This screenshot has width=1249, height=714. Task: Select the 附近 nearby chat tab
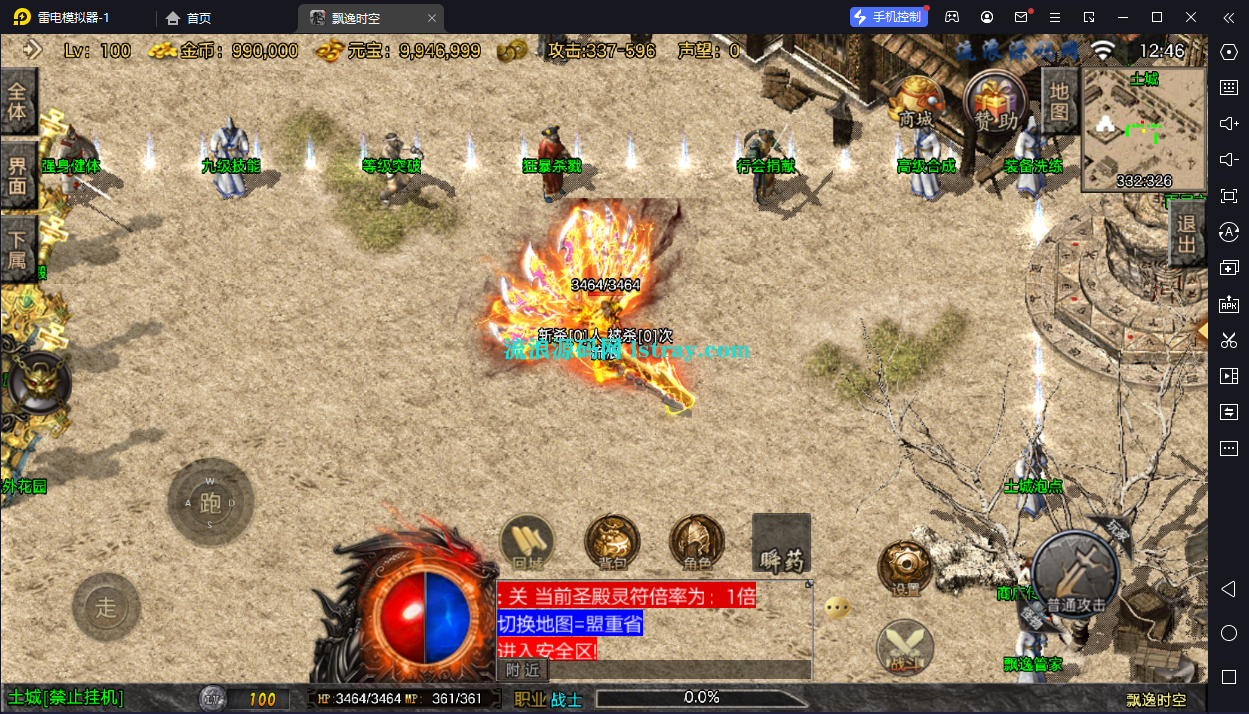point(522,670)
